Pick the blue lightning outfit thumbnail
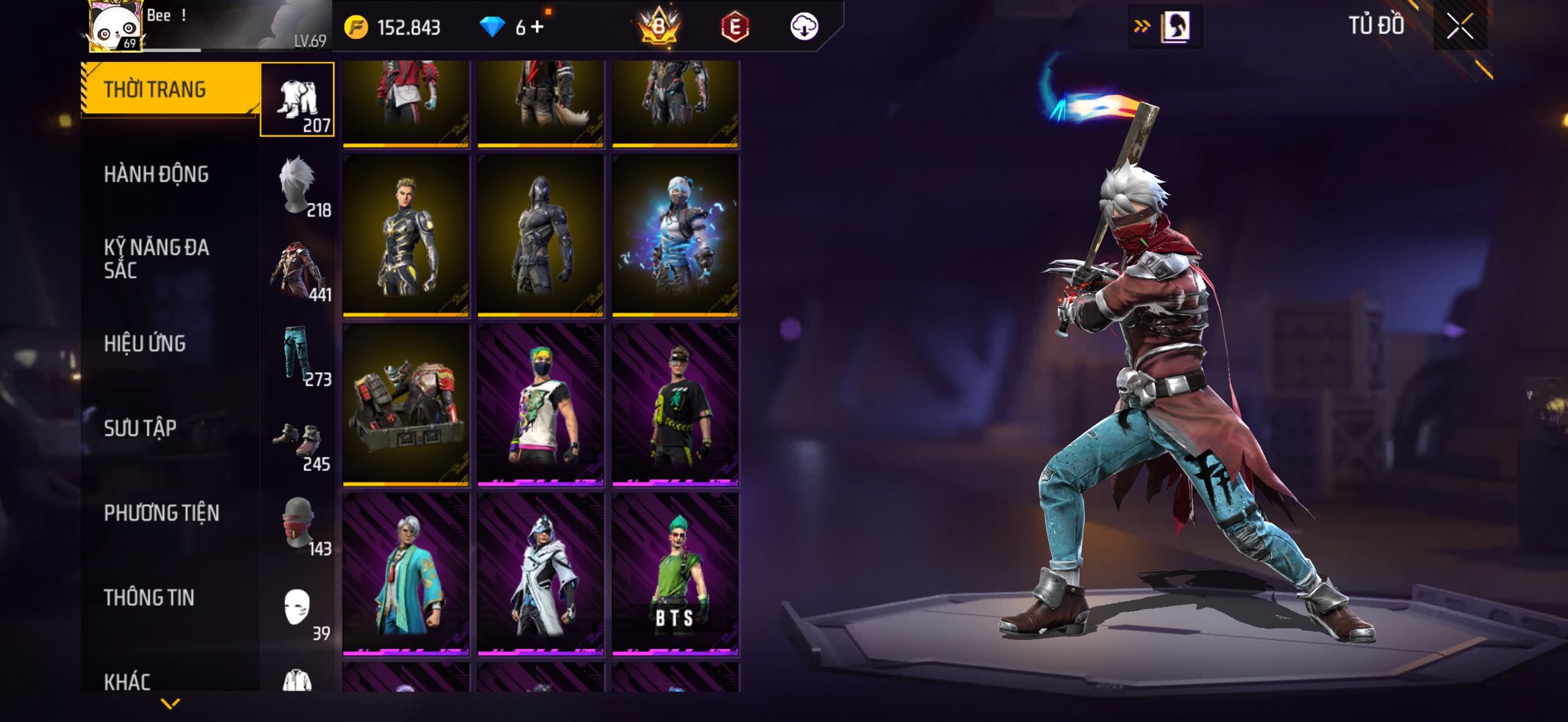The image size is (1568, 722). [675, 235]
